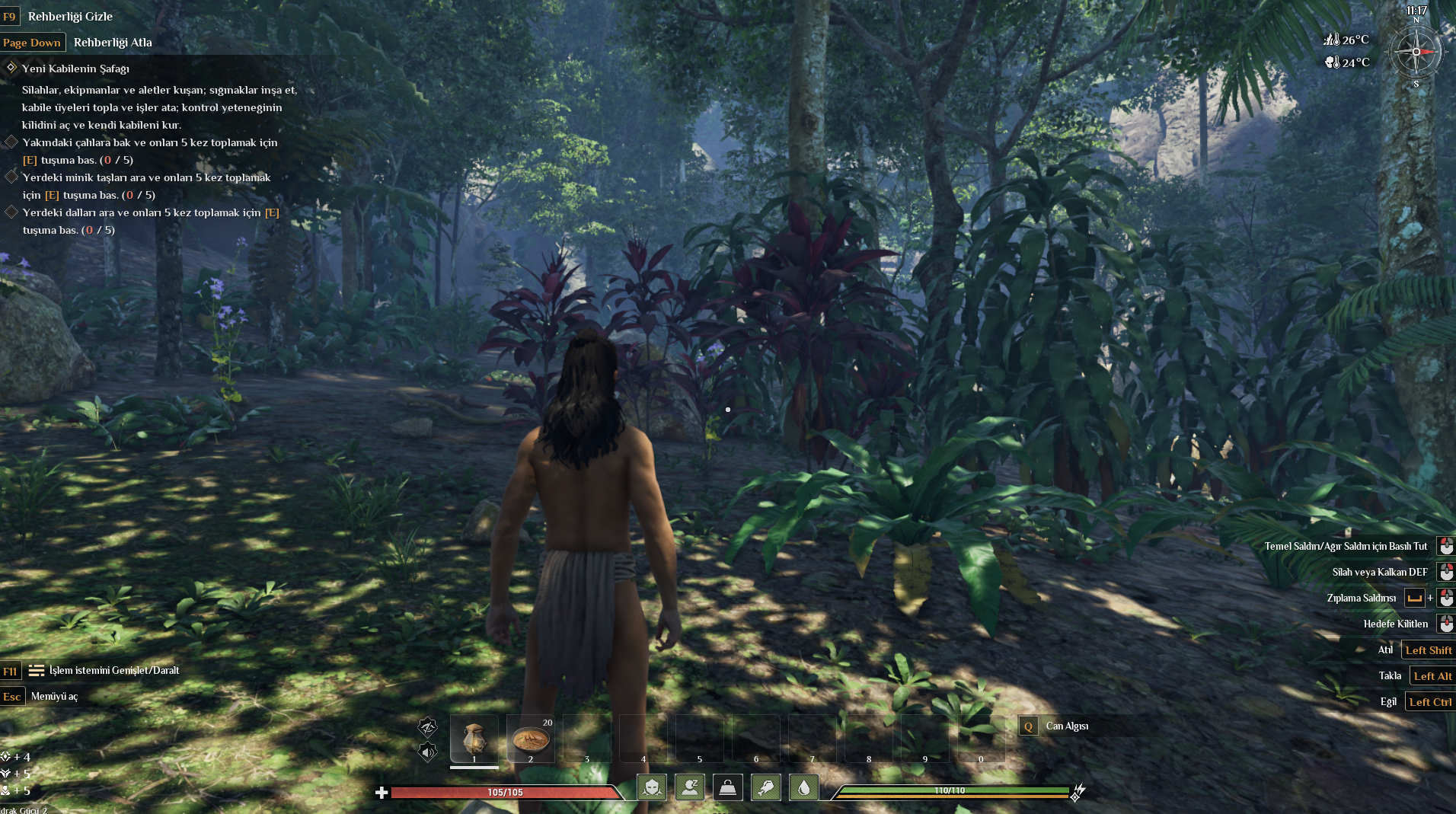This screenshot has width=1456, height=814.
Task: Click the hunger drumstick icon
Action: pos(766,787)
